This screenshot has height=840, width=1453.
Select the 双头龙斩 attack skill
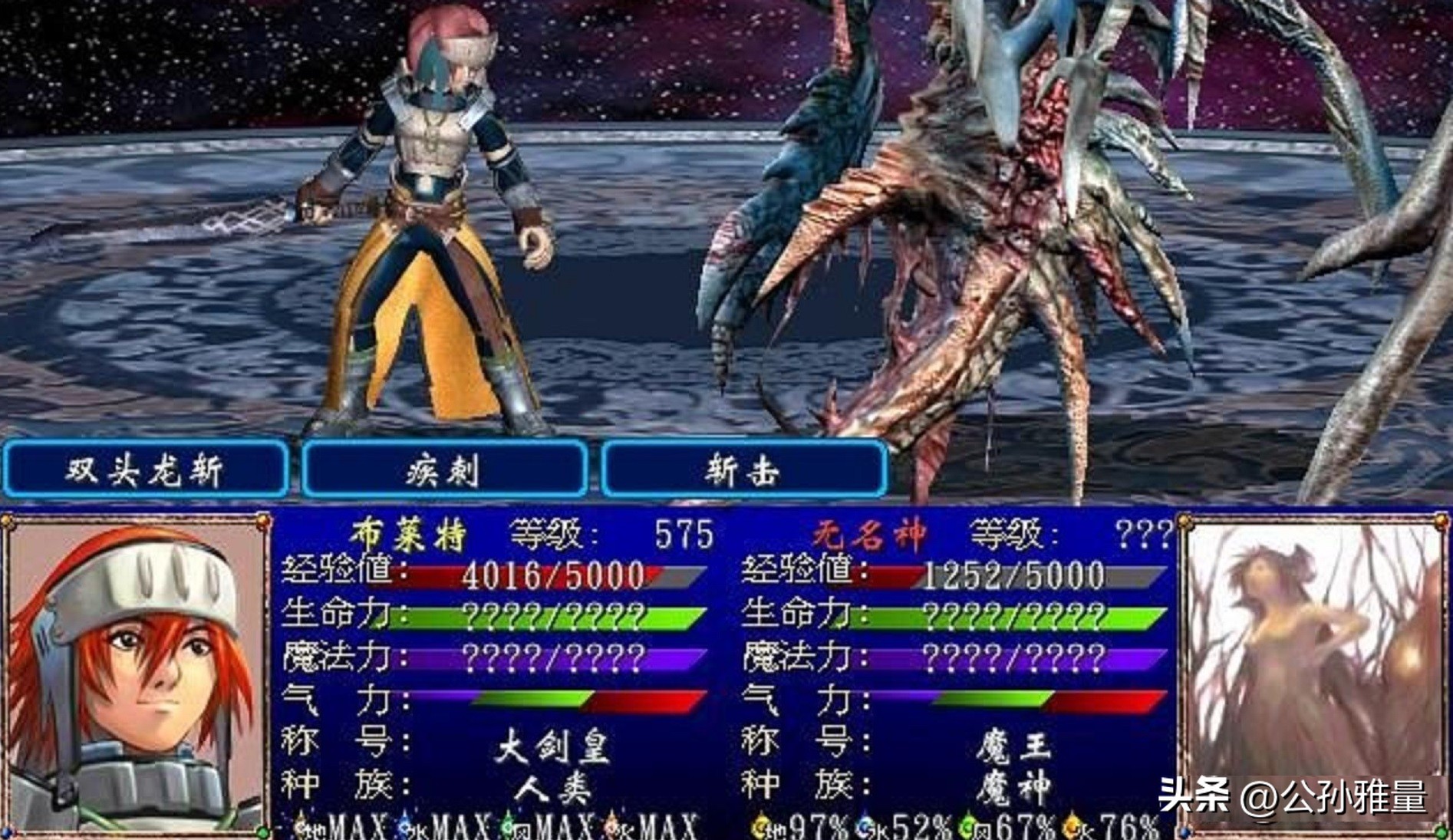[145, 468]
